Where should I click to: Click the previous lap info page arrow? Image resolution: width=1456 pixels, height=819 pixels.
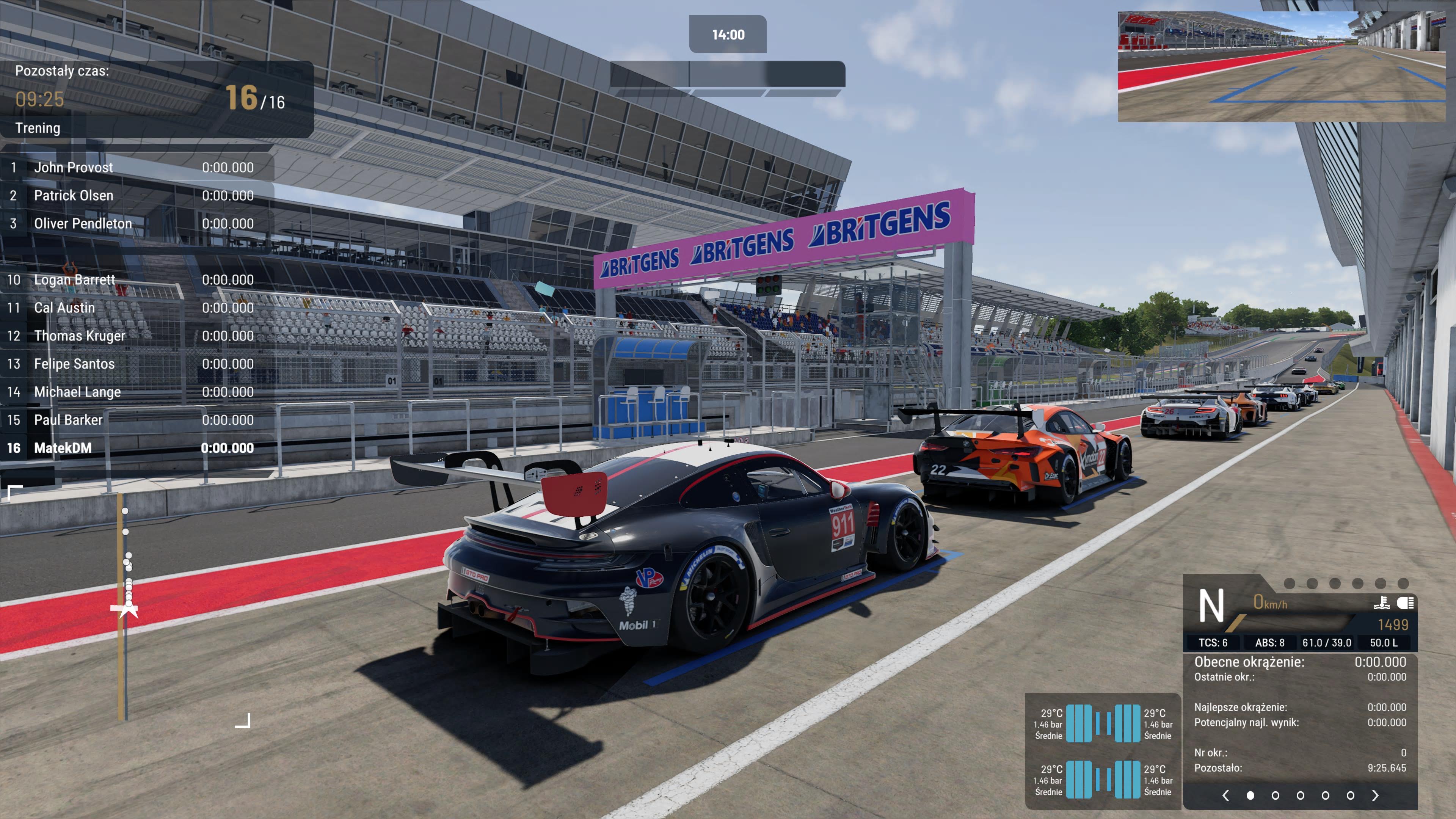[1225, 795]
